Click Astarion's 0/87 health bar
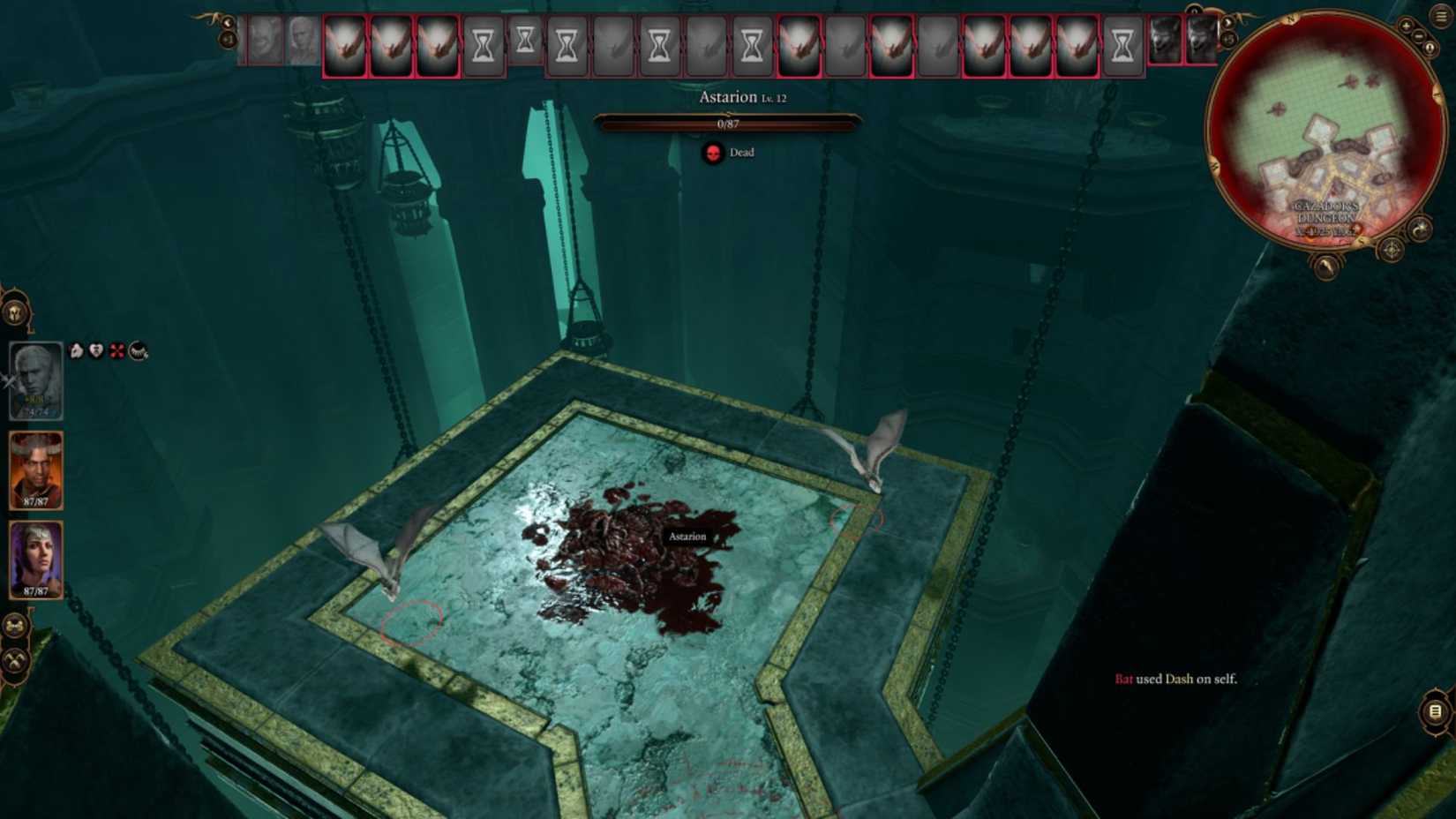Image resolution: width=1456 pixels, height=819 pixels. click(x=728, y=124)
